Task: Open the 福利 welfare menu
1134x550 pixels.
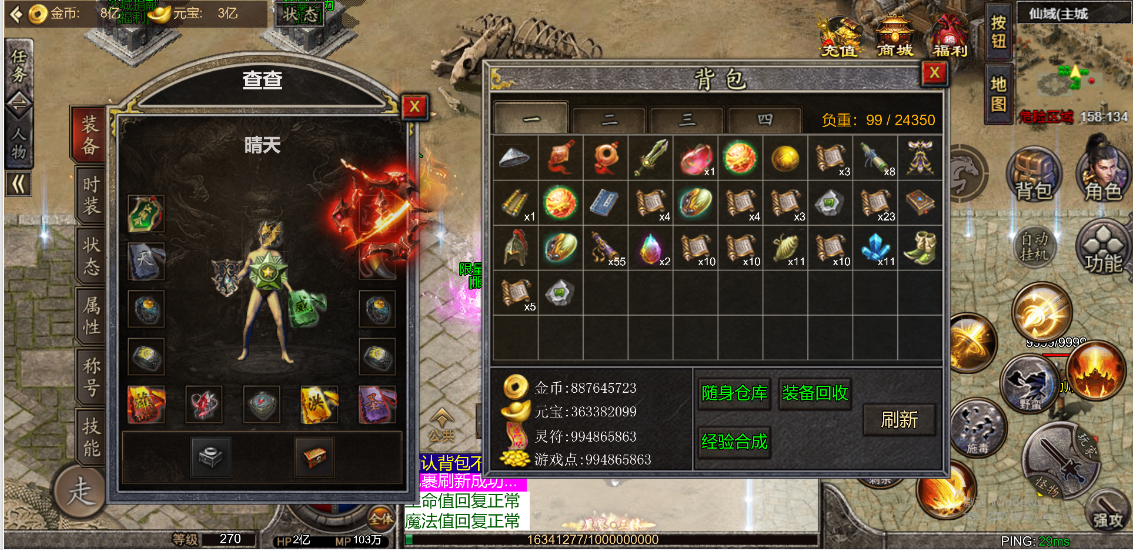Action: point(949,37)
